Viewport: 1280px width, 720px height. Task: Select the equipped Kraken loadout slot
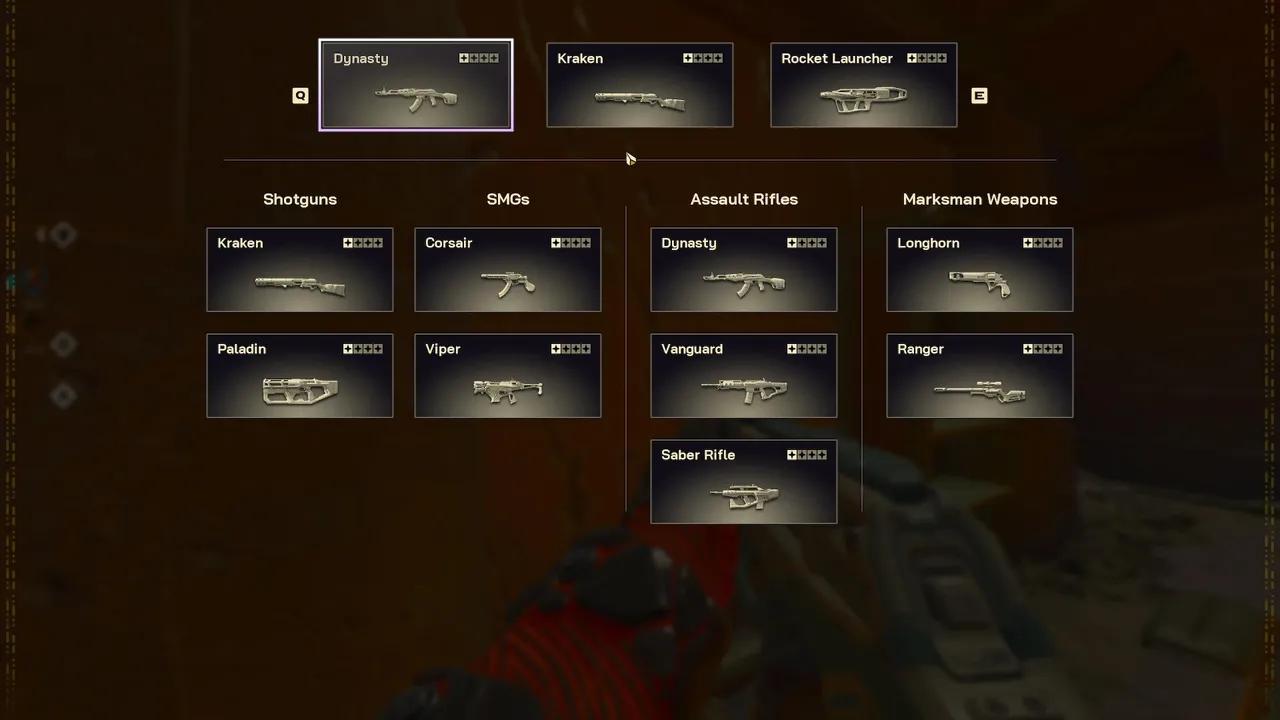pos(640,86)
